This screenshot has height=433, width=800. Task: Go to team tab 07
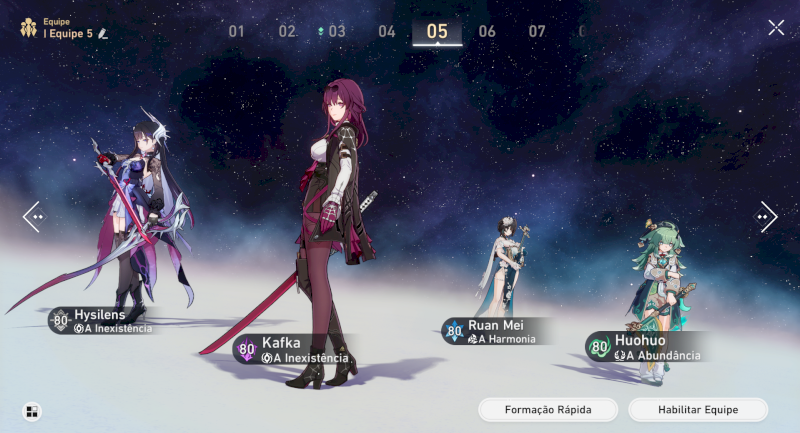(537, 31)
